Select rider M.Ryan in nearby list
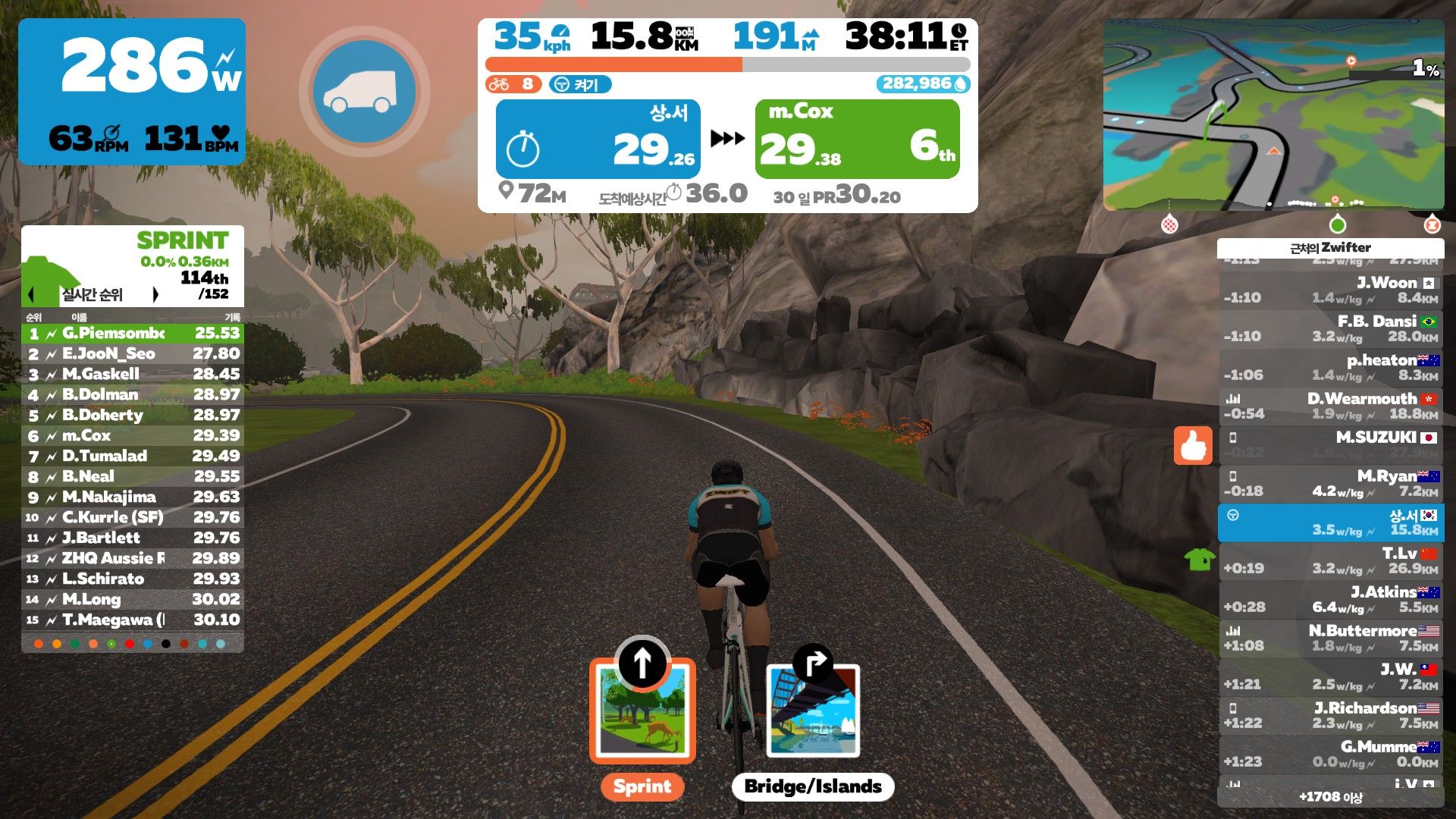Image resolution: width=1456 pixels, height=819 pixels. (x=1331, y=484)
